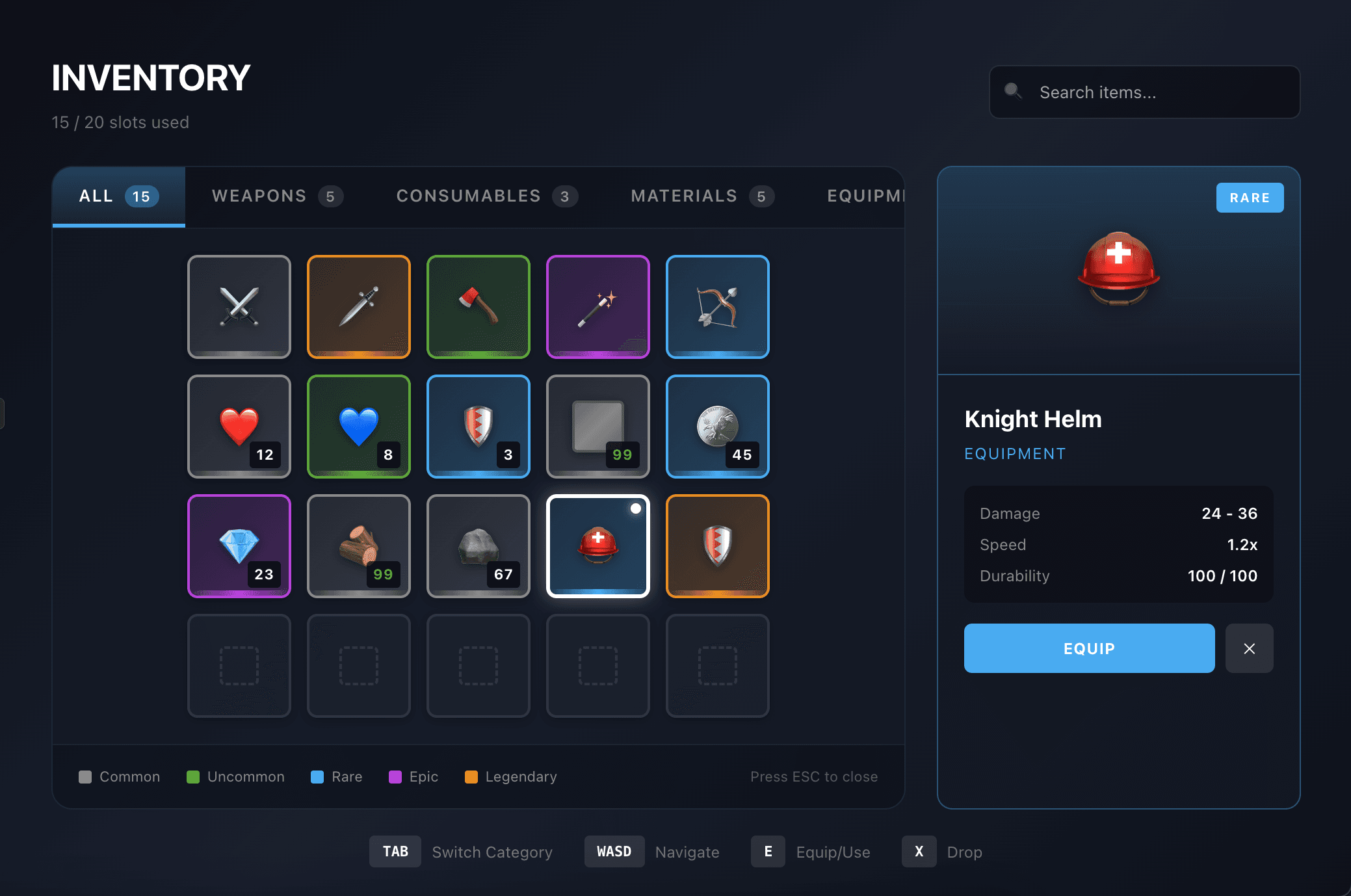Equip the Knight Helm
The width and height of the screenshot is (1351, 896).
1088,648
